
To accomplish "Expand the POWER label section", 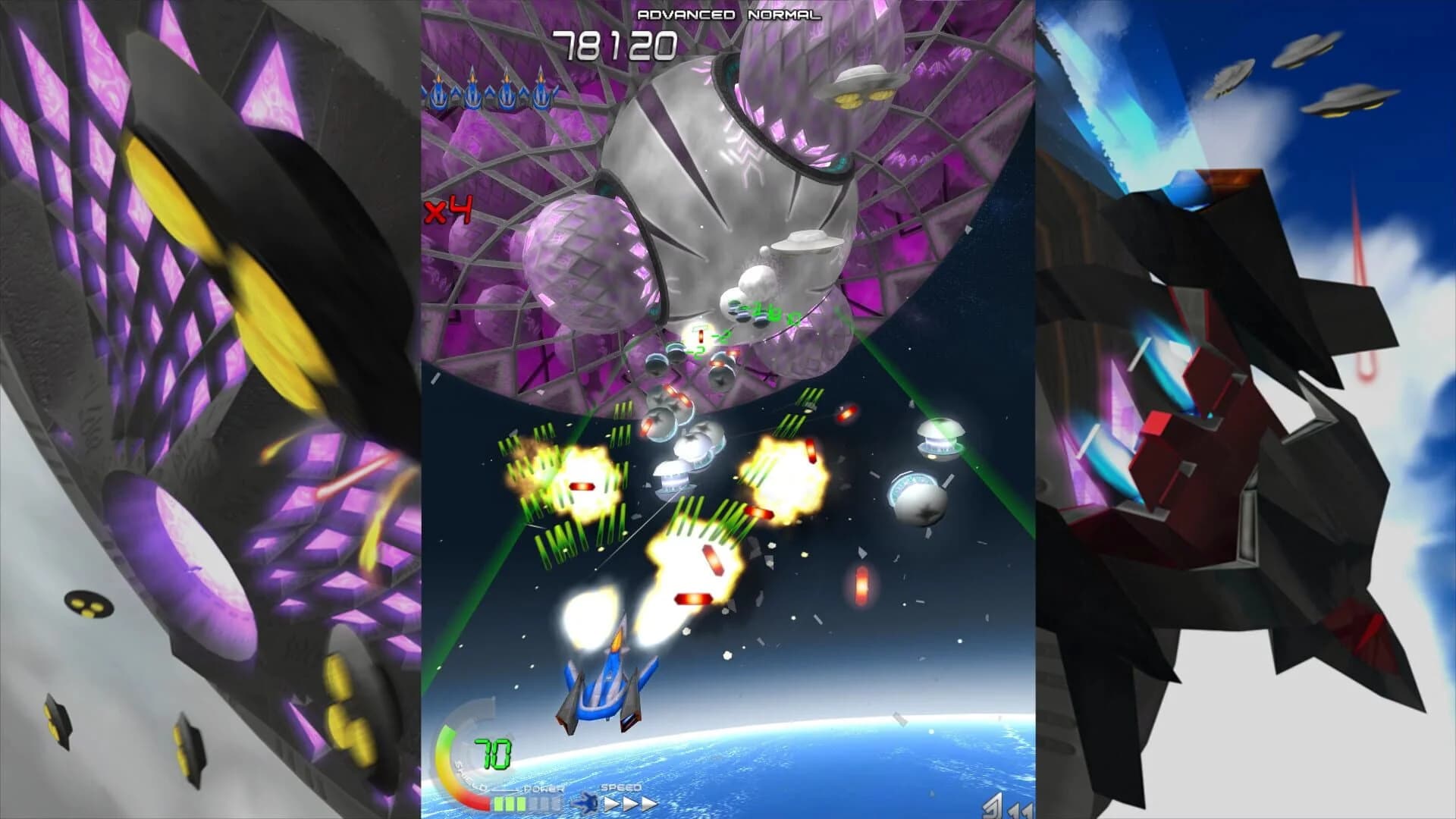I will 543,789.
